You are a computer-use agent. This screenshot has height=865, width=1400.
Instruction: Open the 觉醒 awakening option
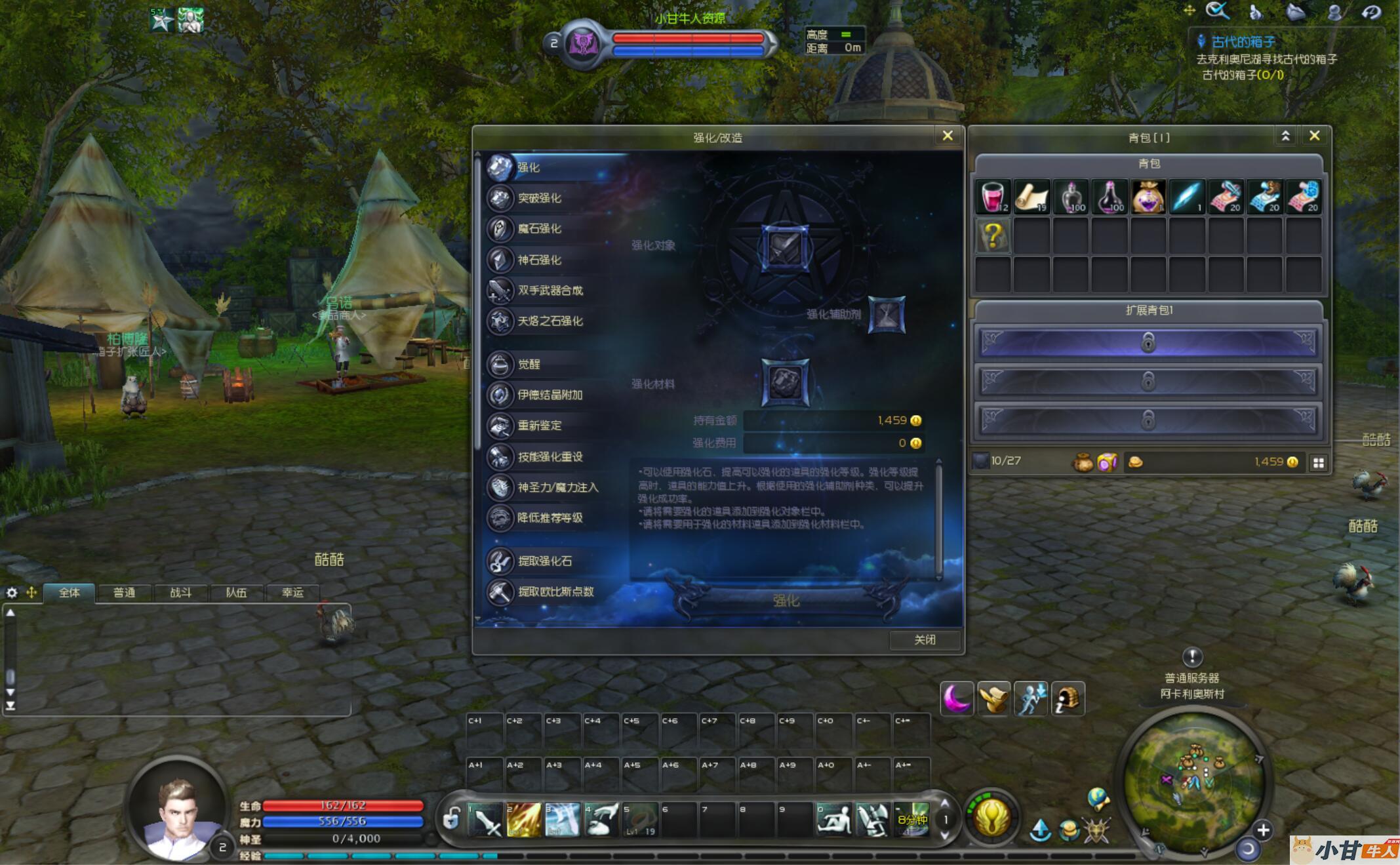pos(529,364)
